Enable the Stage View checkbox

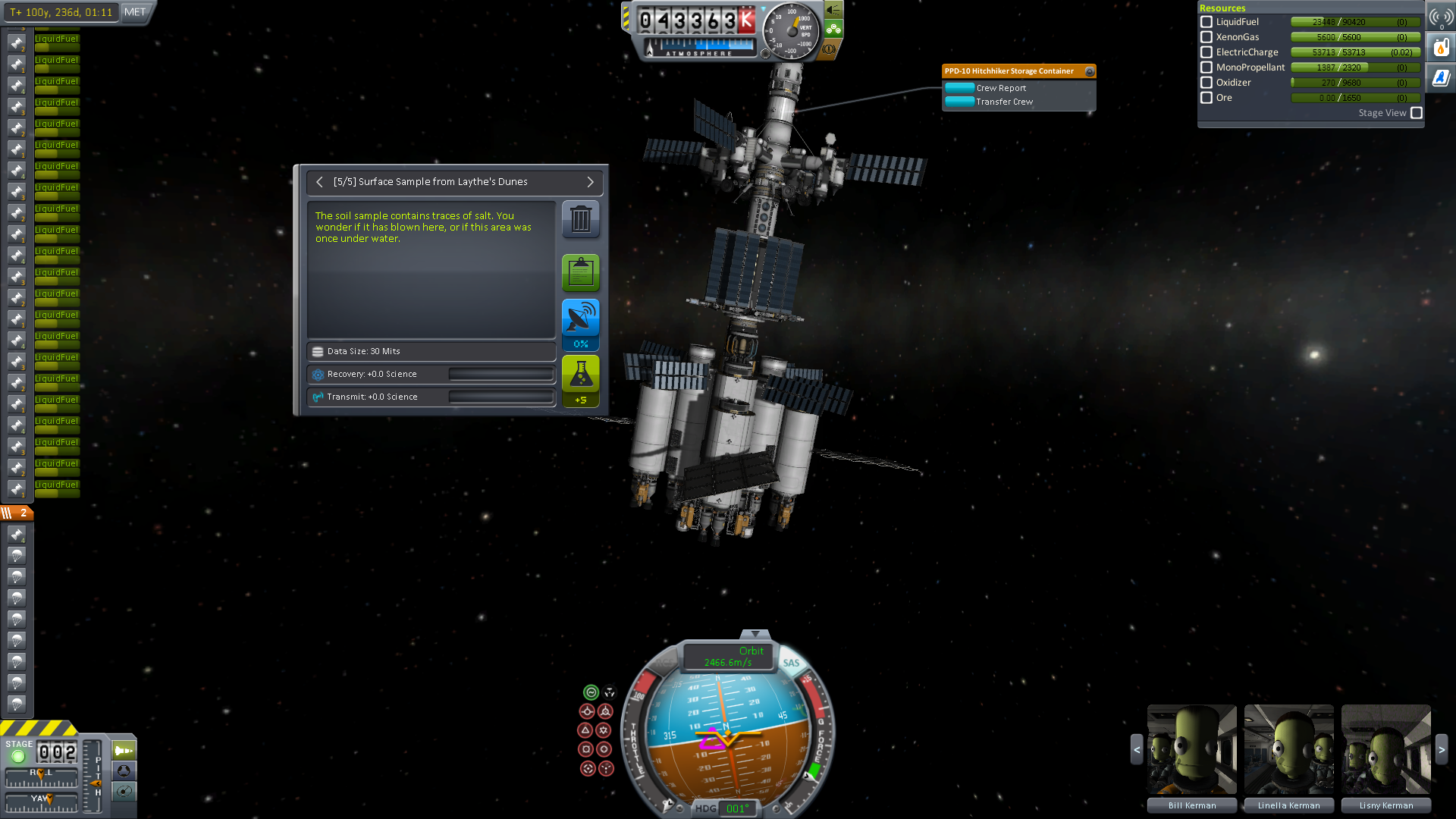click(1416, 113)
